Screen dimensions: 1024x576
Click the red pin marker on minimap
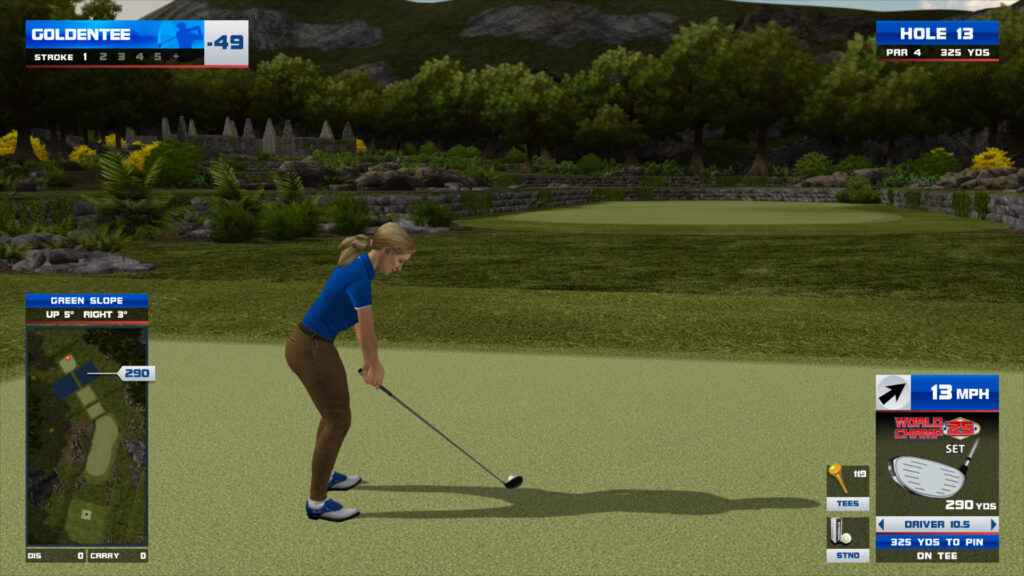click(68, 357)
